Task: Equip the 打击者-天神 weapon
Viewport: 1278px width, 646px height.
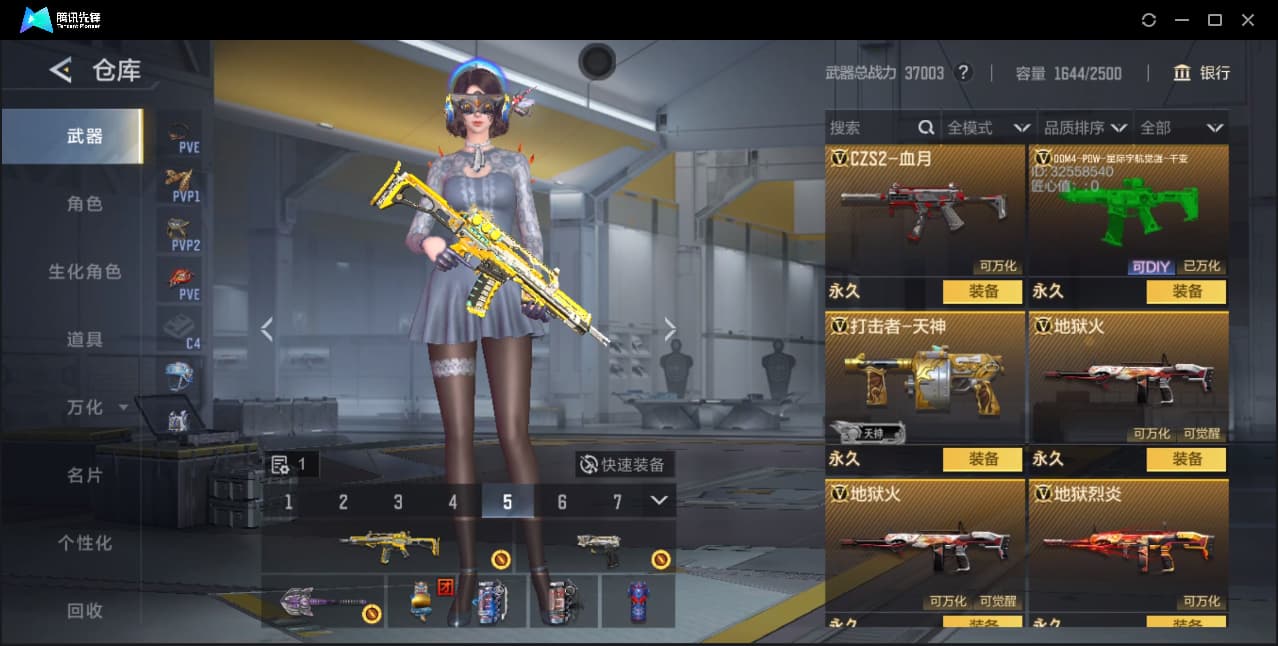Action: click(982, 459)
